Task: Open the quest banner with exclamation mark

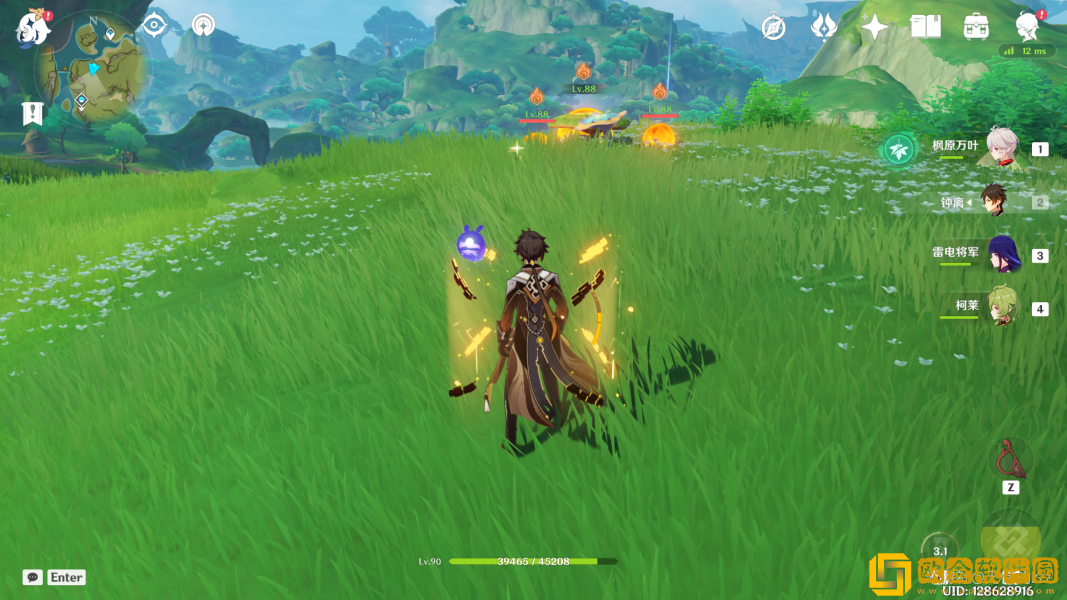Action: (32, 114)
